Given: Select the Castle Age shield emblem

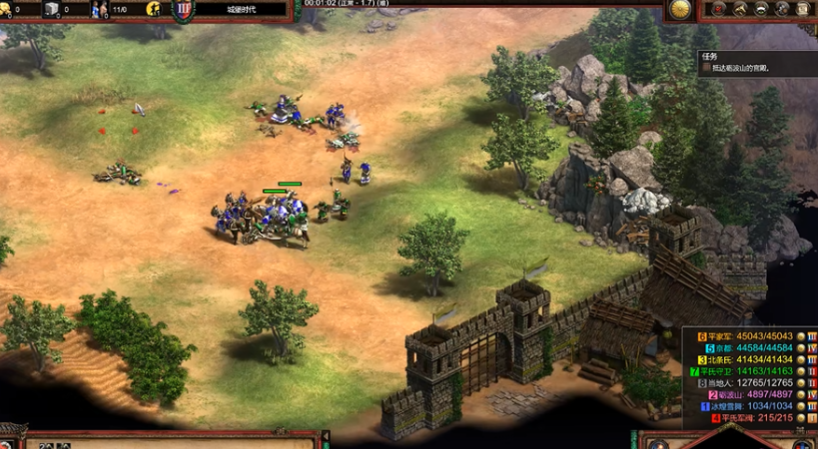Looking at the screenshot, I should pos(184,10).
